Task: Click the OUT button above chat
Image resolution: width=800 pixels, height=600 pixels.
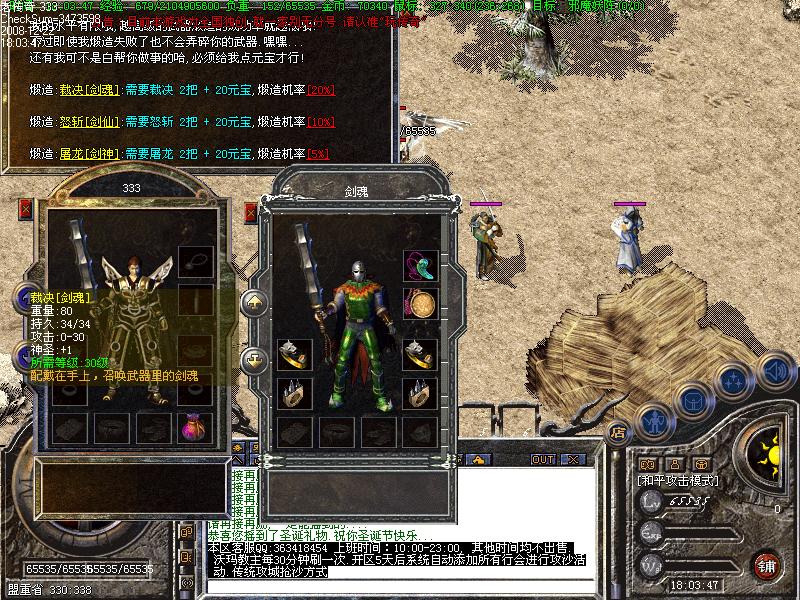Action: coord(543,460)
